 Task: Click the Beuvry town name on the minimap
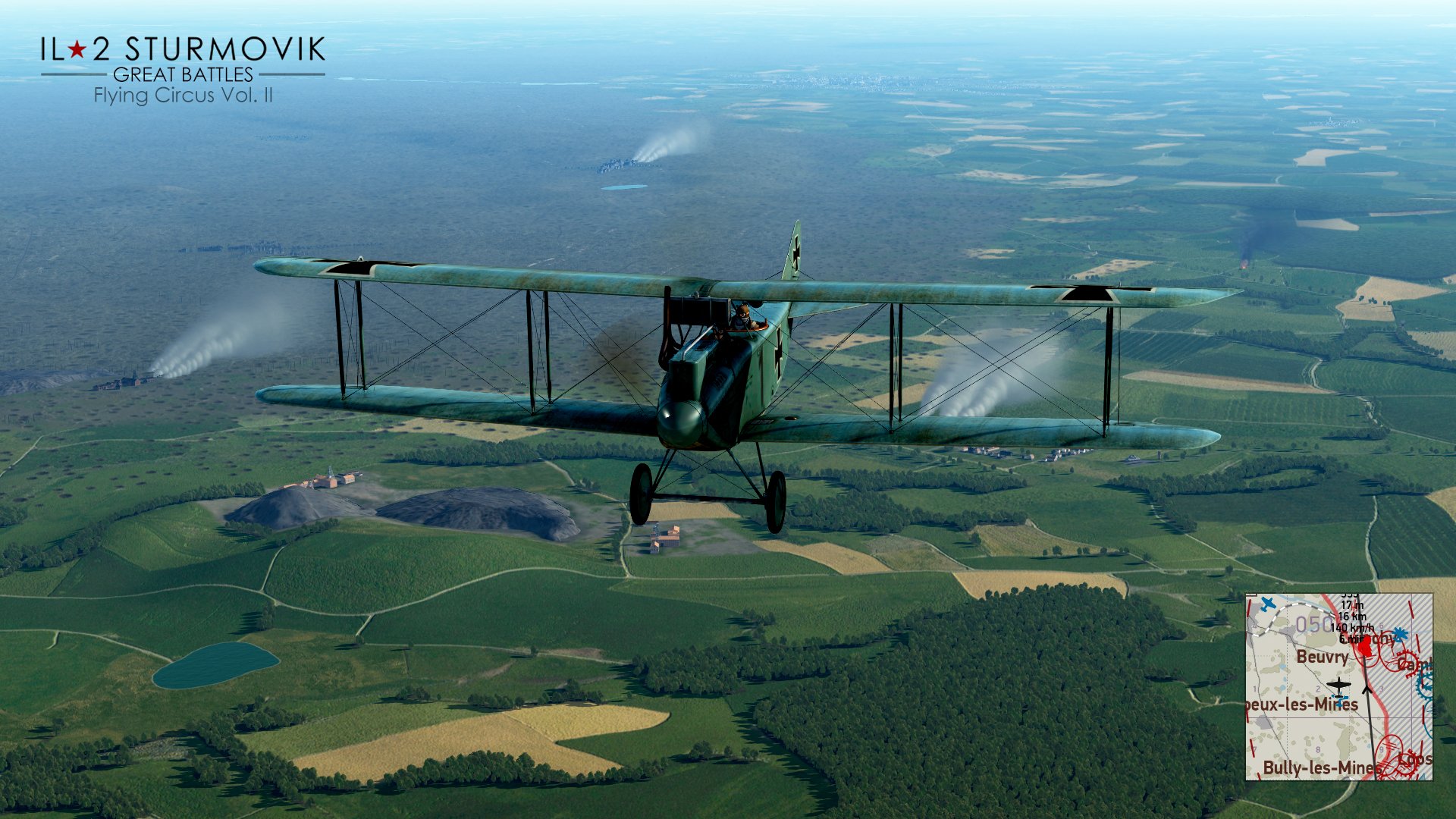[x=1323, y=658]
